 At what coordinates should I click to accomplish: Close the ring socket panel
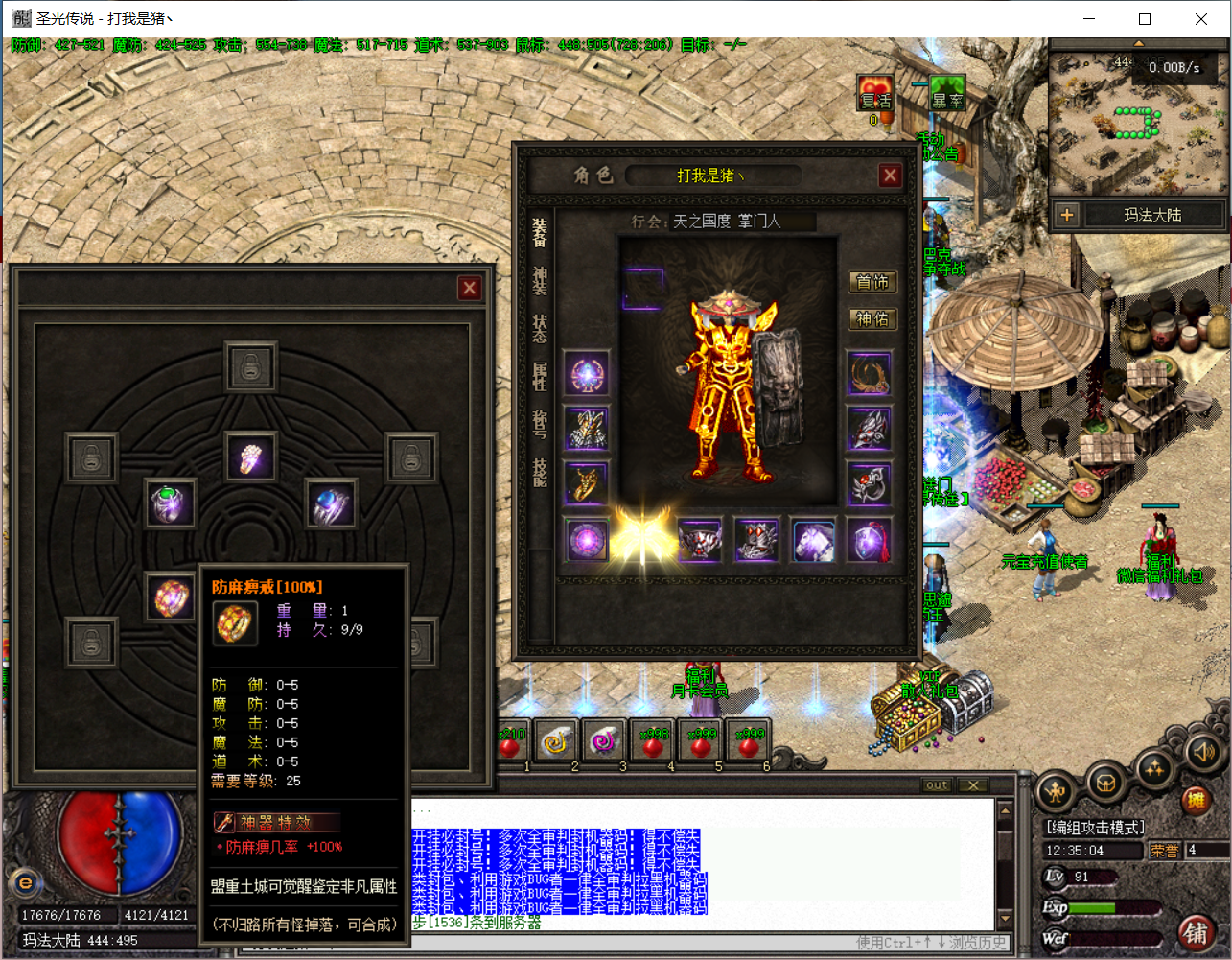pos(469,288)
